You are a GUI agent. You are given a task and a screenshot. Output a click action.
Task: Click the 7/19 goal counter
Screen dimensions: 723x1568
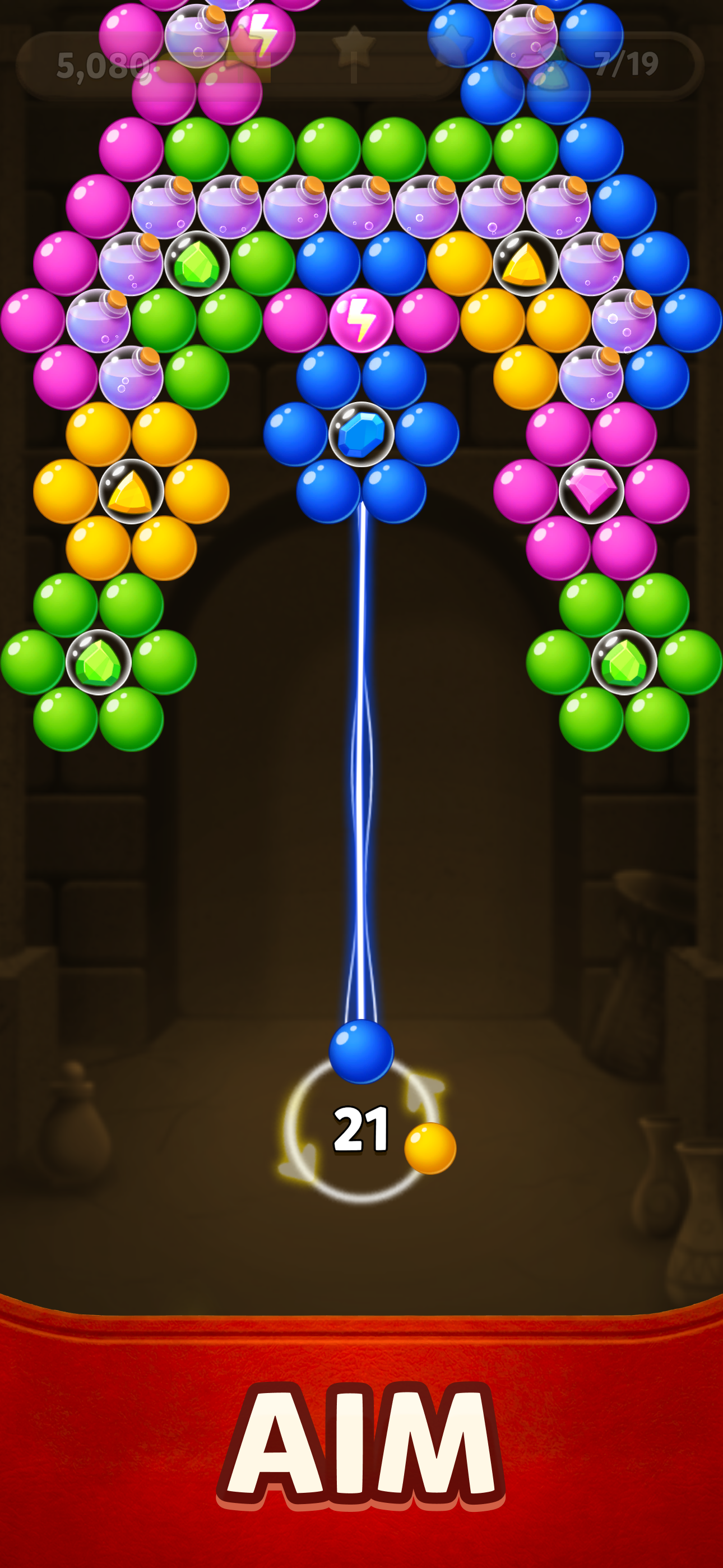click(x=625, y=63)
